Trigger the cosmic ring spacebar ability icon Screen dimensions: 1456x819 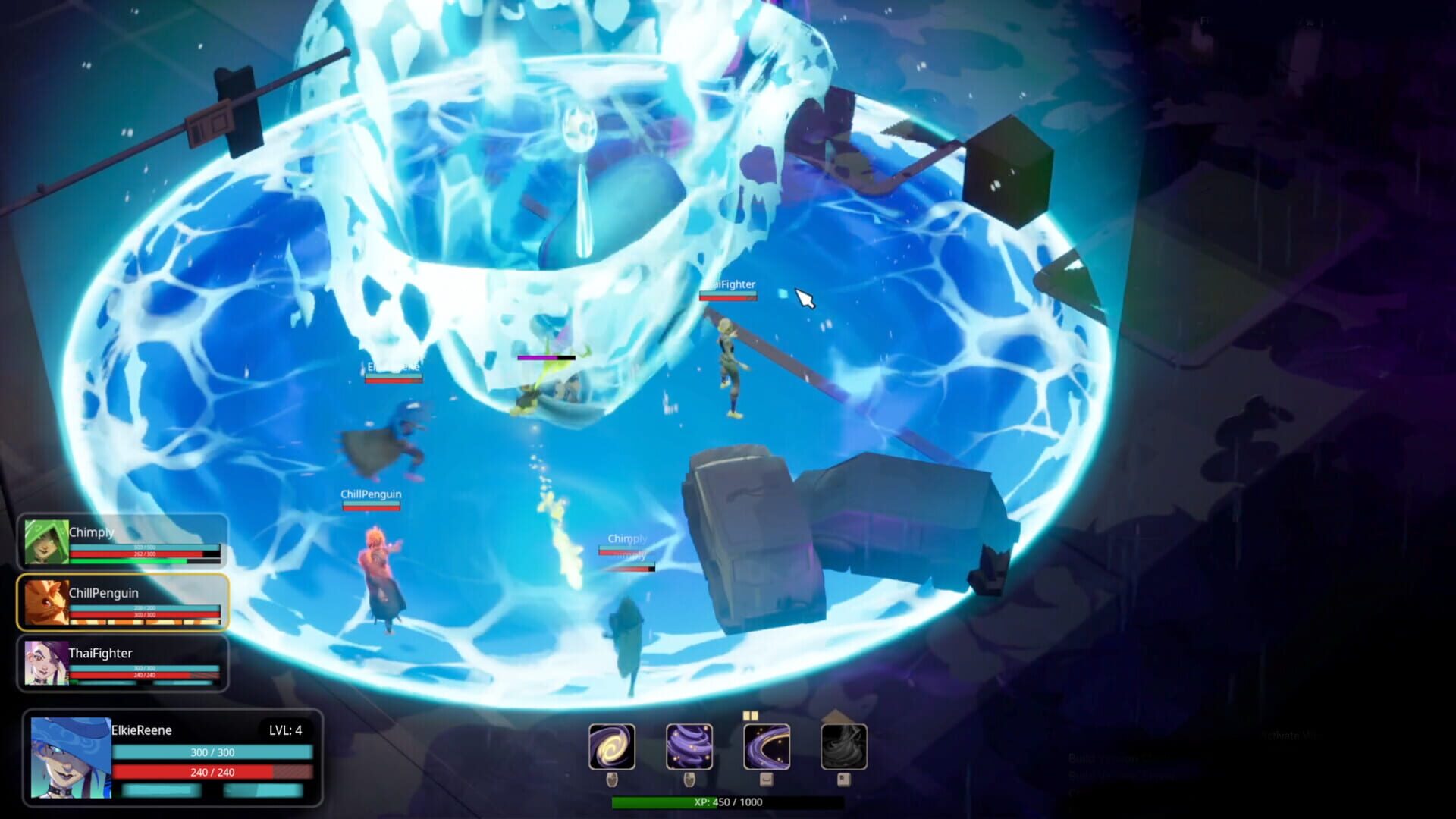click(x=767, y=747)
